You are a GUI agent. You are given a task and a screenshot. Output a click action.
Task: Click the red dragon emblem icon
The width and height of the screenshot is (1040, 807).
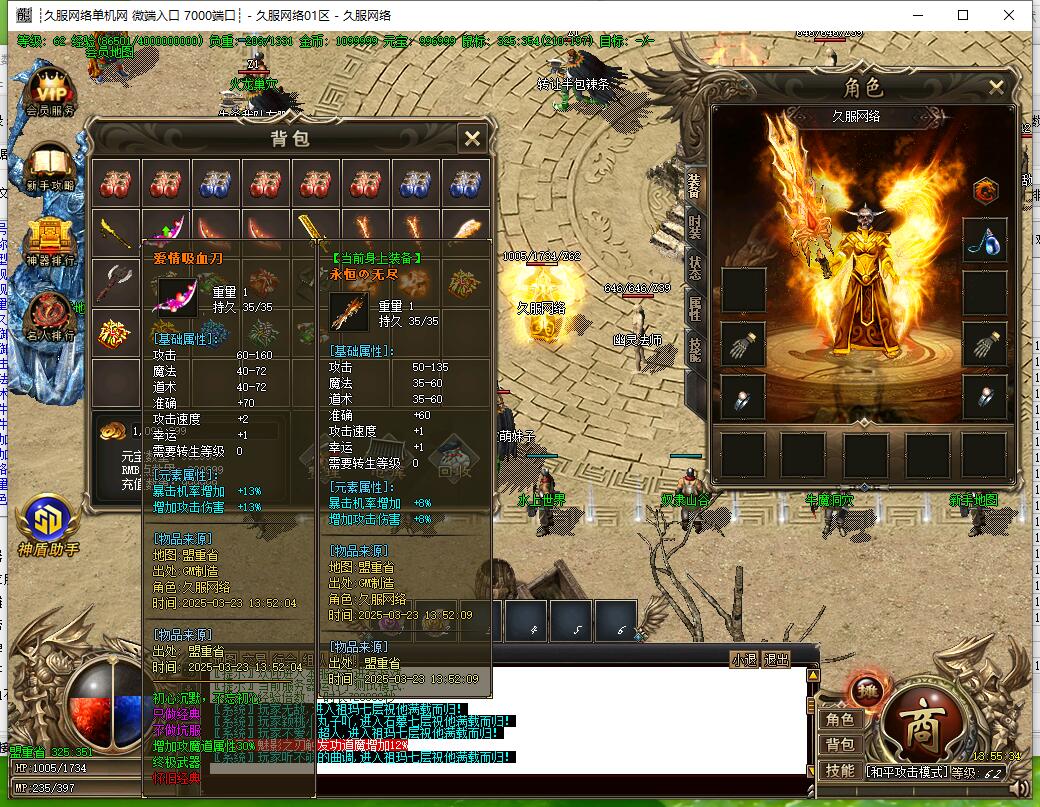pyautogui.click(x=986, y=190)
